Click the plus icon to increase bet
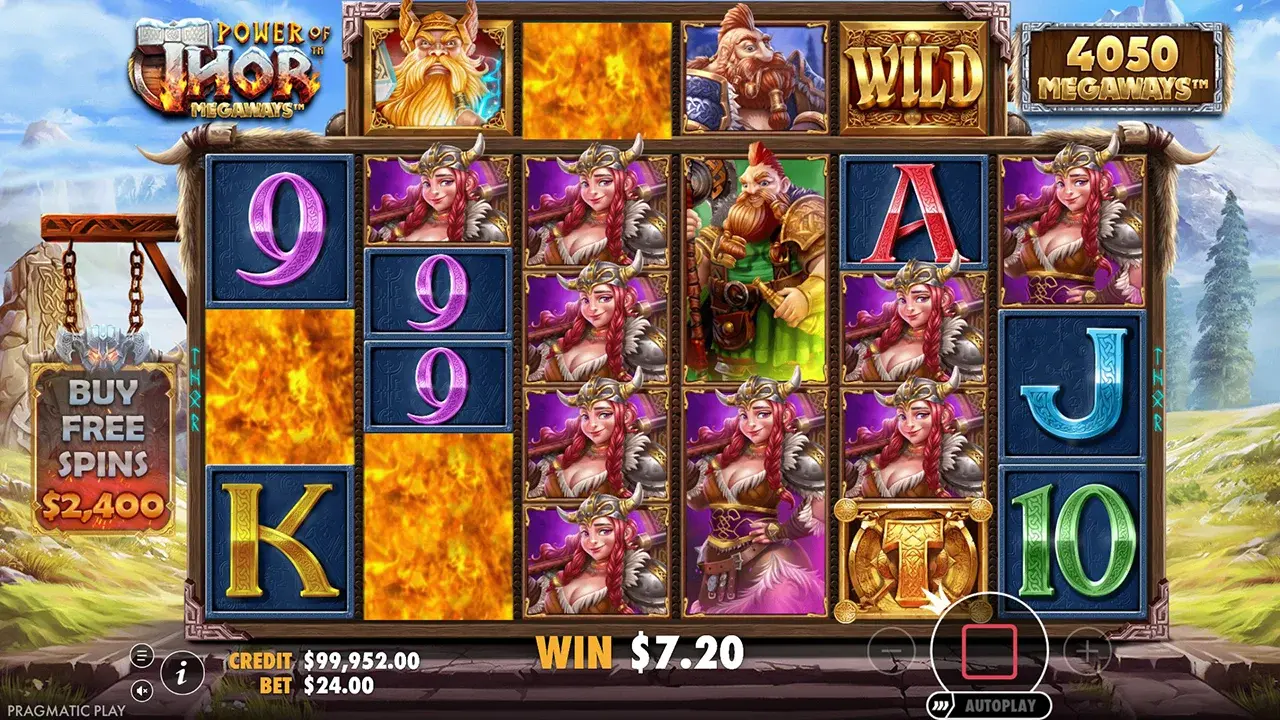Screen dimensions: 1280x720 coord(1086,650)
